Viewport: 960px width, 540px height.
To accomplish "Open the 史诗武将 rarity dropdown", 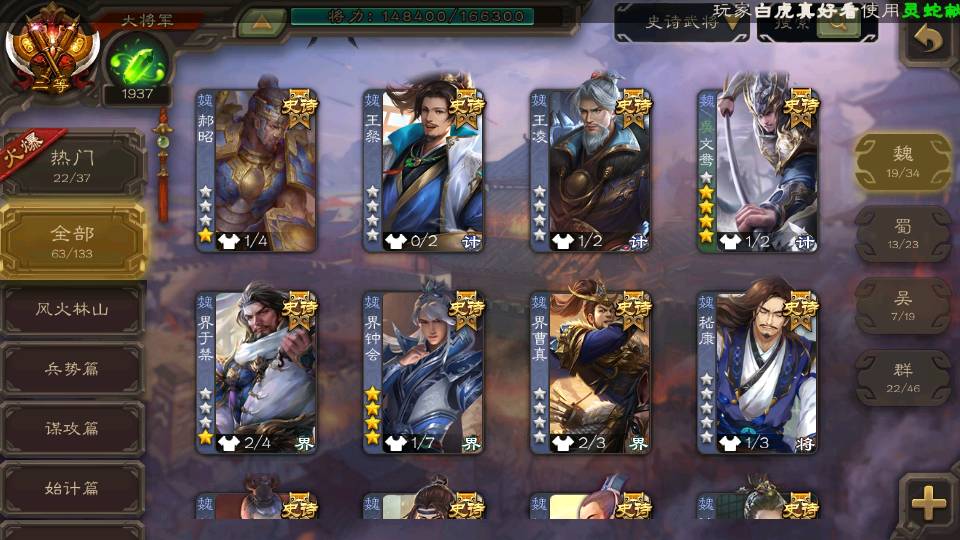I will point(682,23).
